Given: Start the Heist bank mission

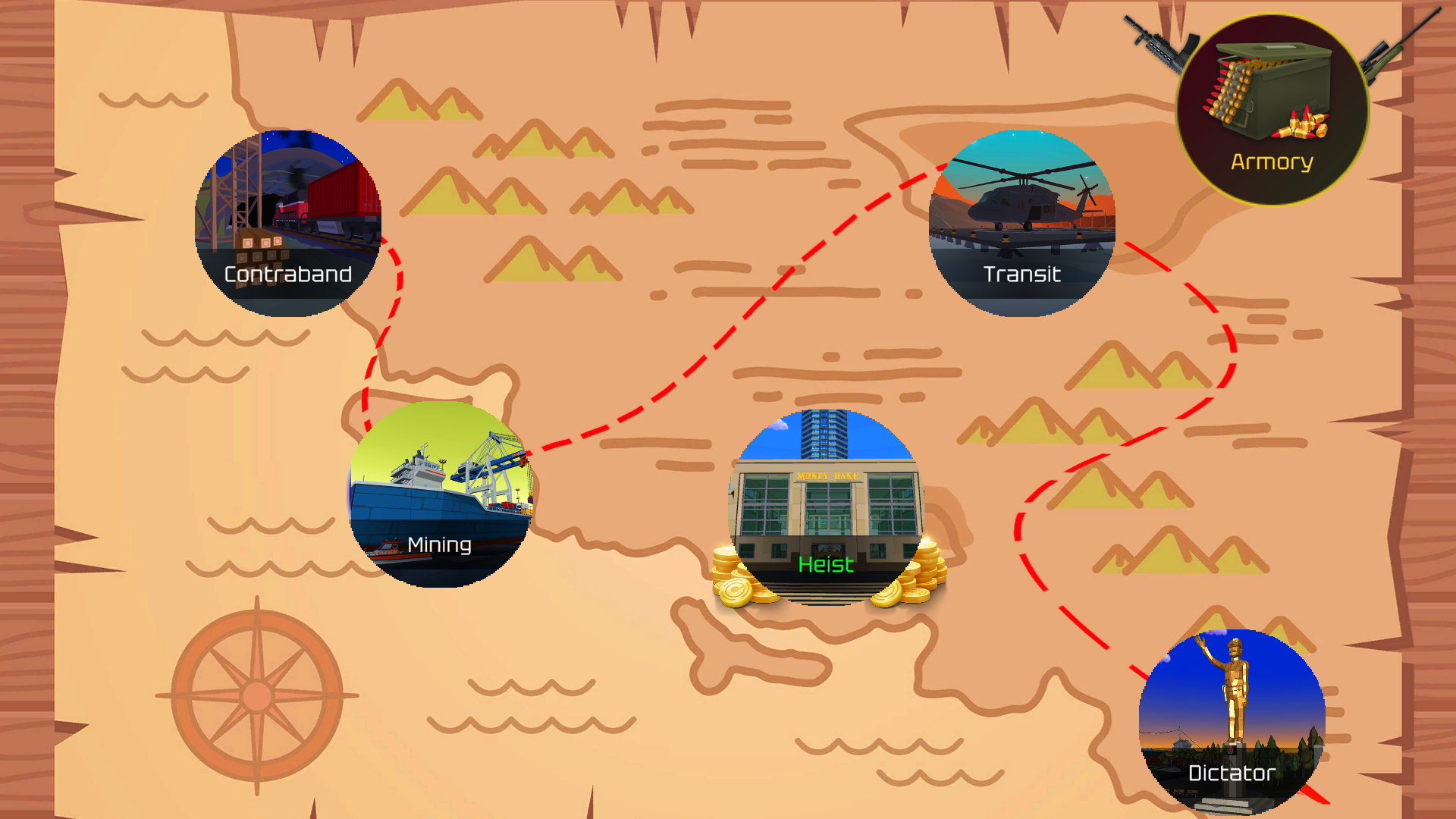Looking at the screenshot, I should [x=827, y=516].
